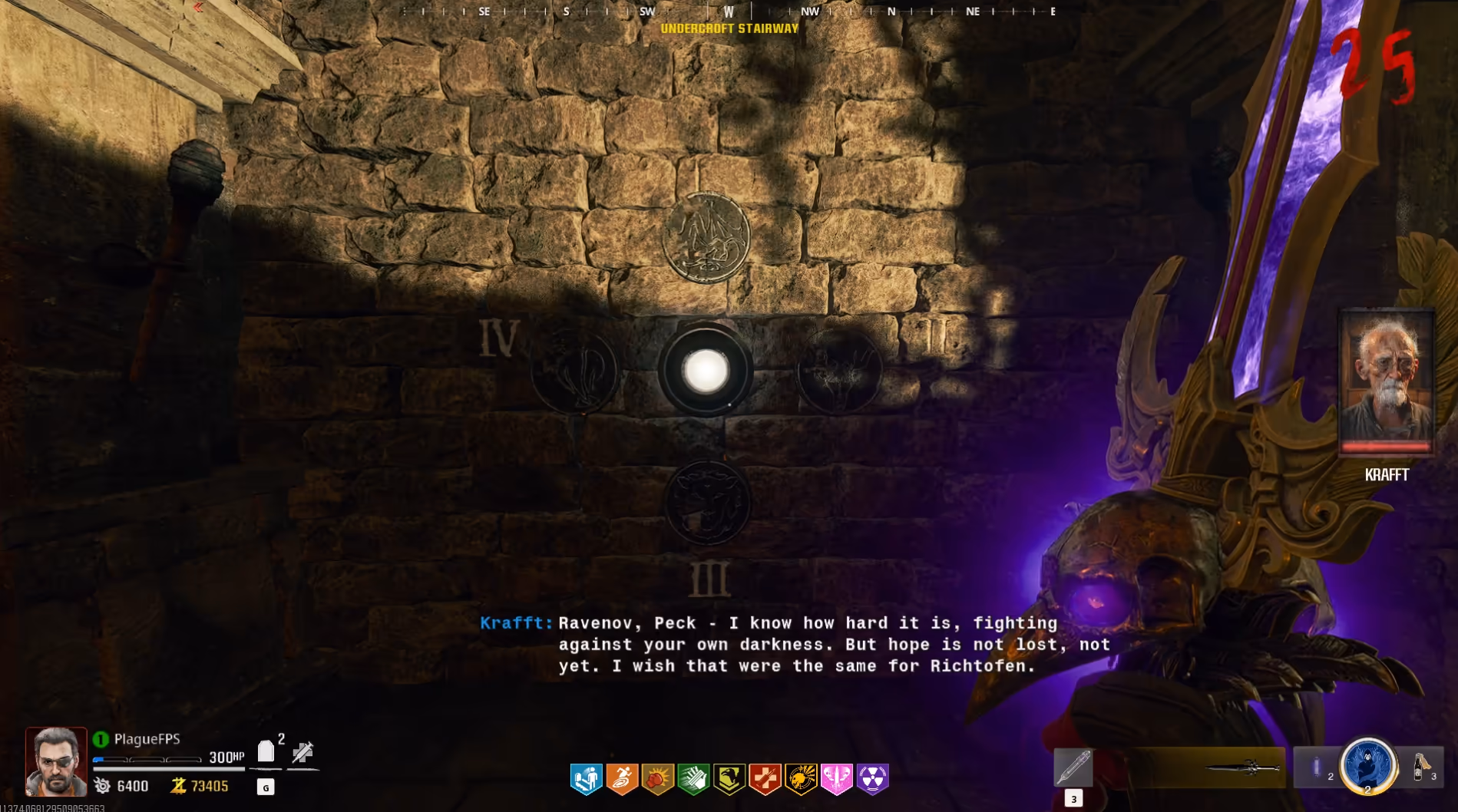Click the green Speed Cola perk icon
This screenshot has height=812, width=1458.
point(693,778)
